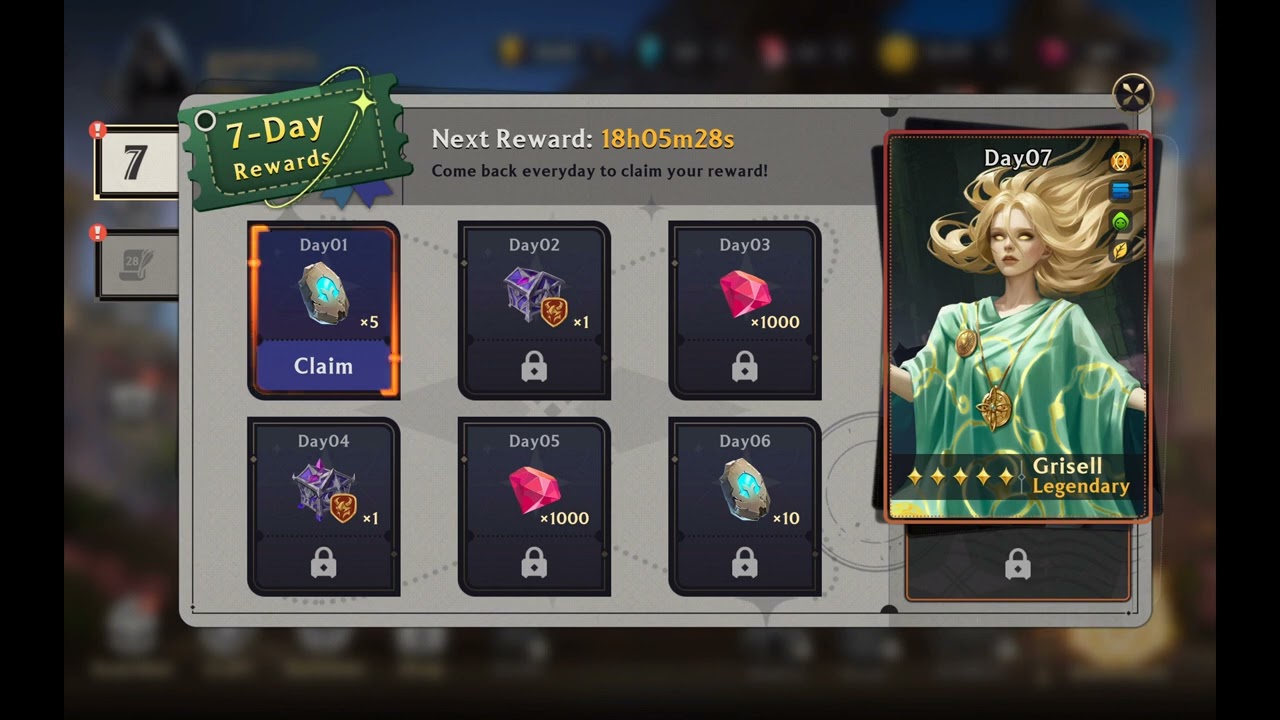Open the 7-day calendar icon with red badge

coord(133,160)
